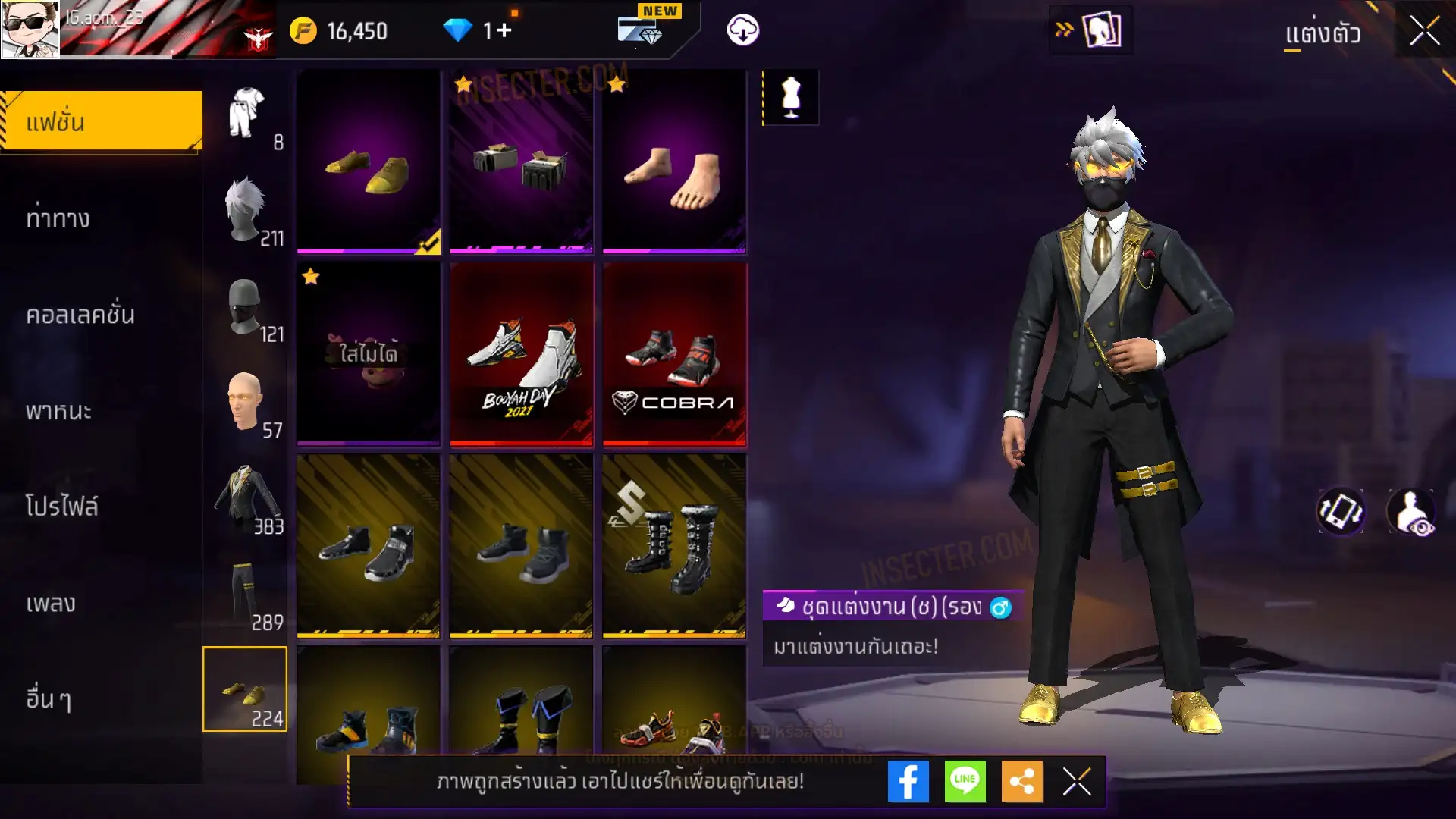Go to the โปรไฟล์ tab
The height and width of the screenshot is (819, 1456).
coord(61,507)
